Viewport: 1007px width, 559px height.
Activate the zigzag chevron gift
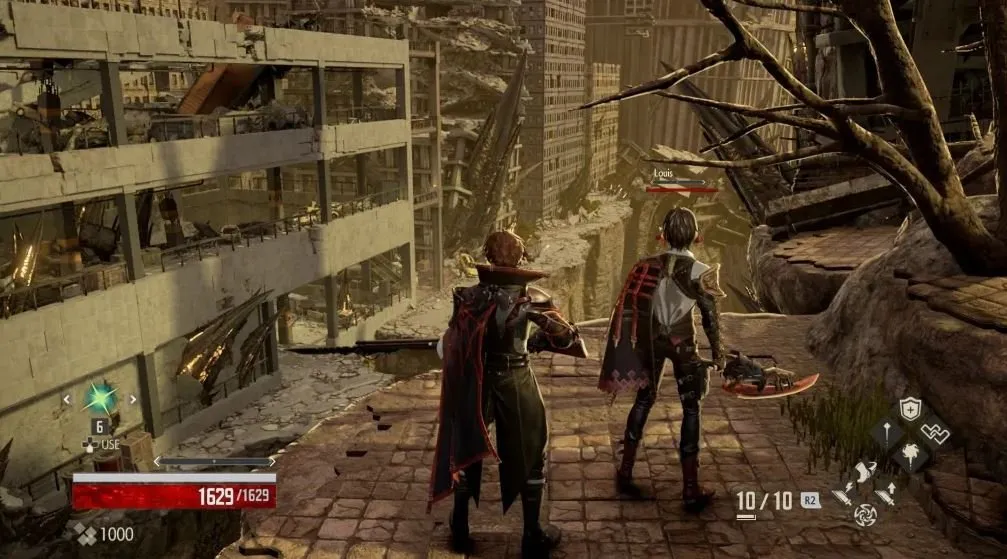pos(935,433)
